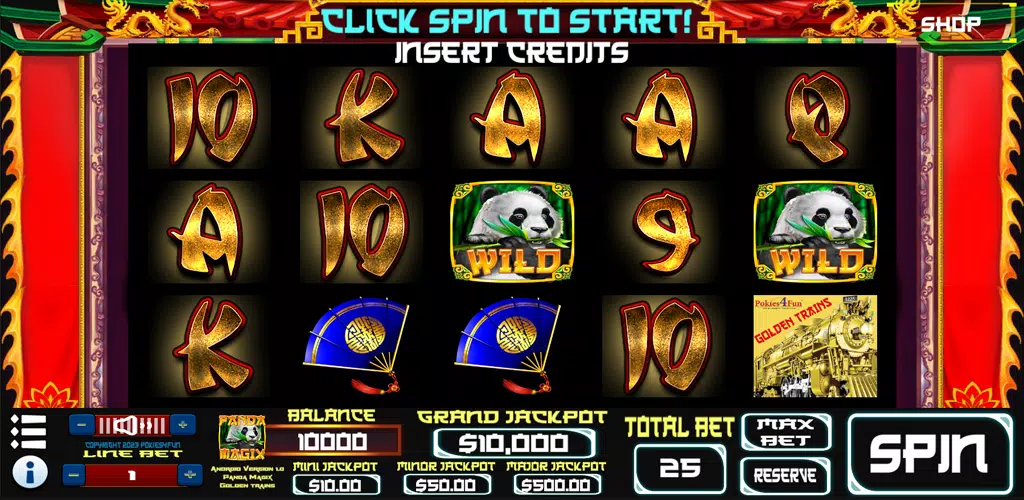Select the MAX BET button
Image resolution: width=1024 pixels, height=500 pixels.
pos(786,431)
